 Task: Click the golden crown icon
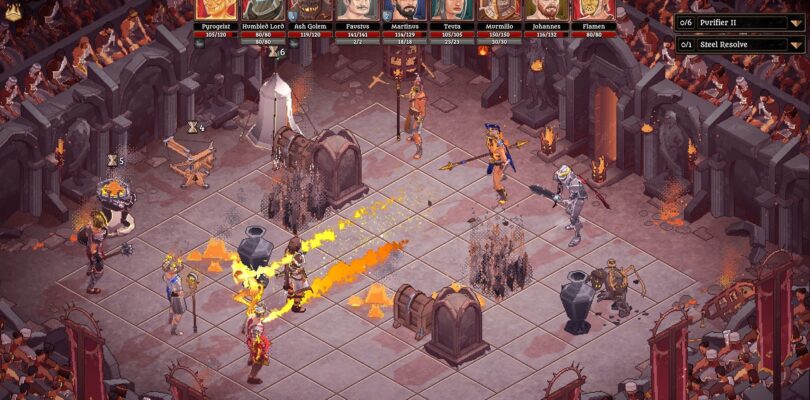pos(13,13)
